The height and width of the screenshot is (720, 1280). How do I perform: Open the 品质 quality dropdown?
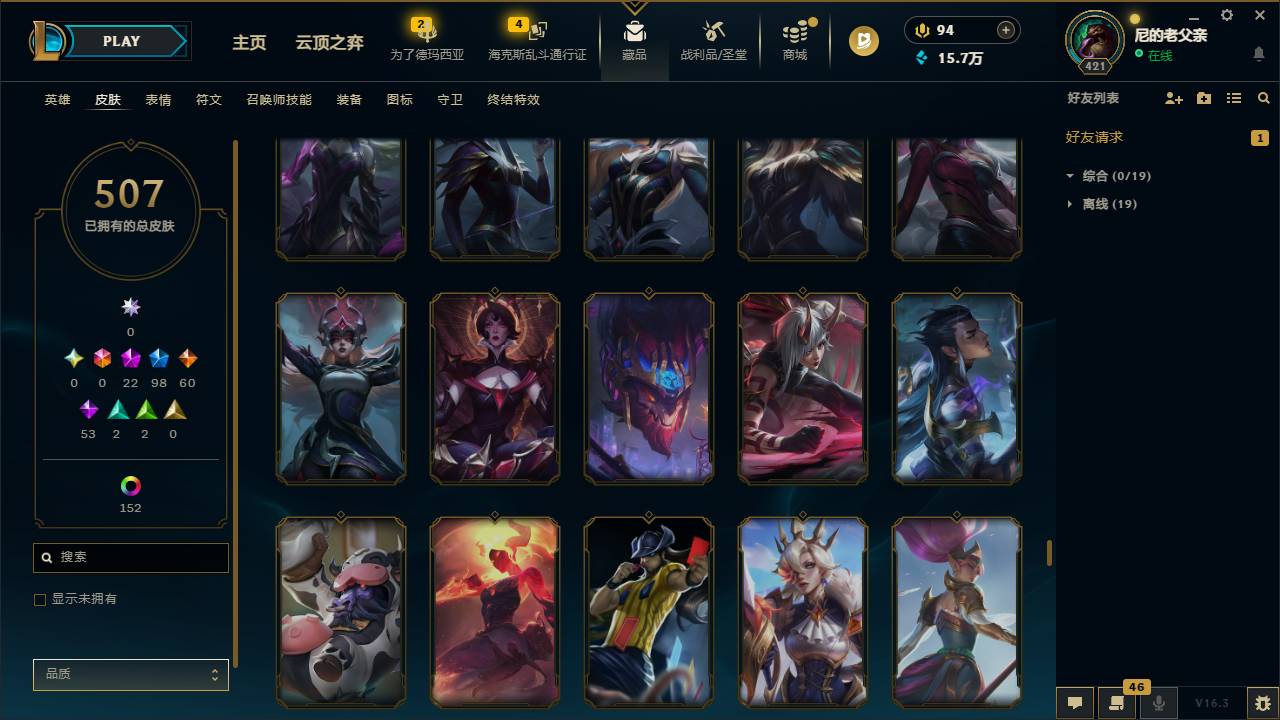click(130, 674)
